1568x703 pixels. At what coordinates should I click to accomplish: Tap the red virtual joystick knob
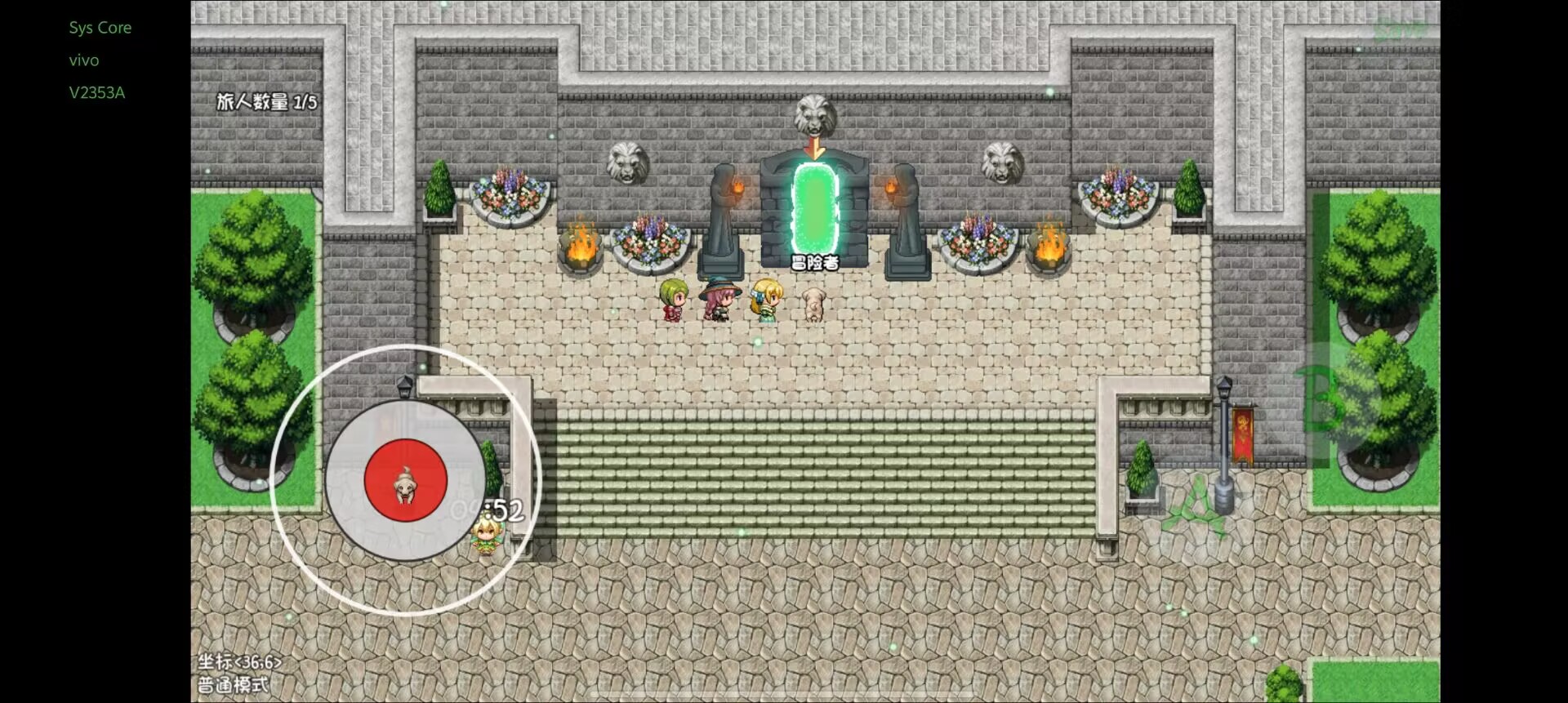(405, 479)
